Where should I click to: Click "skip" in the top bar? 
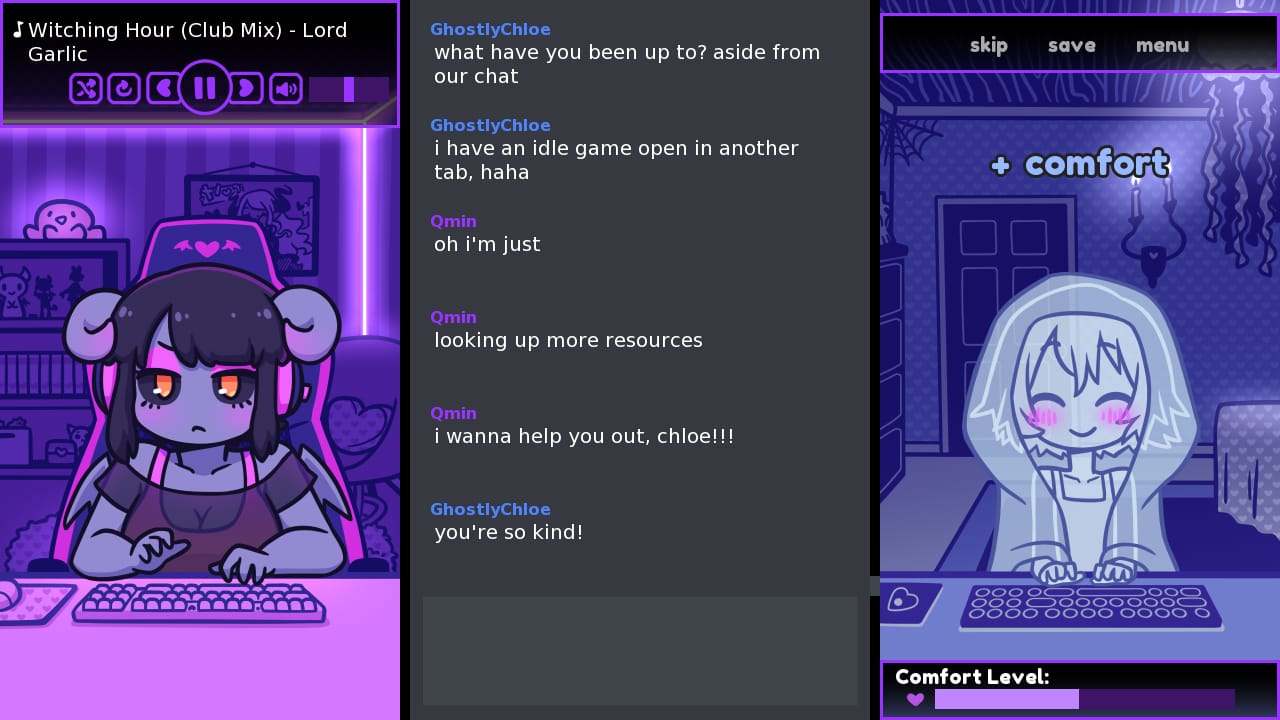point(988,45)
